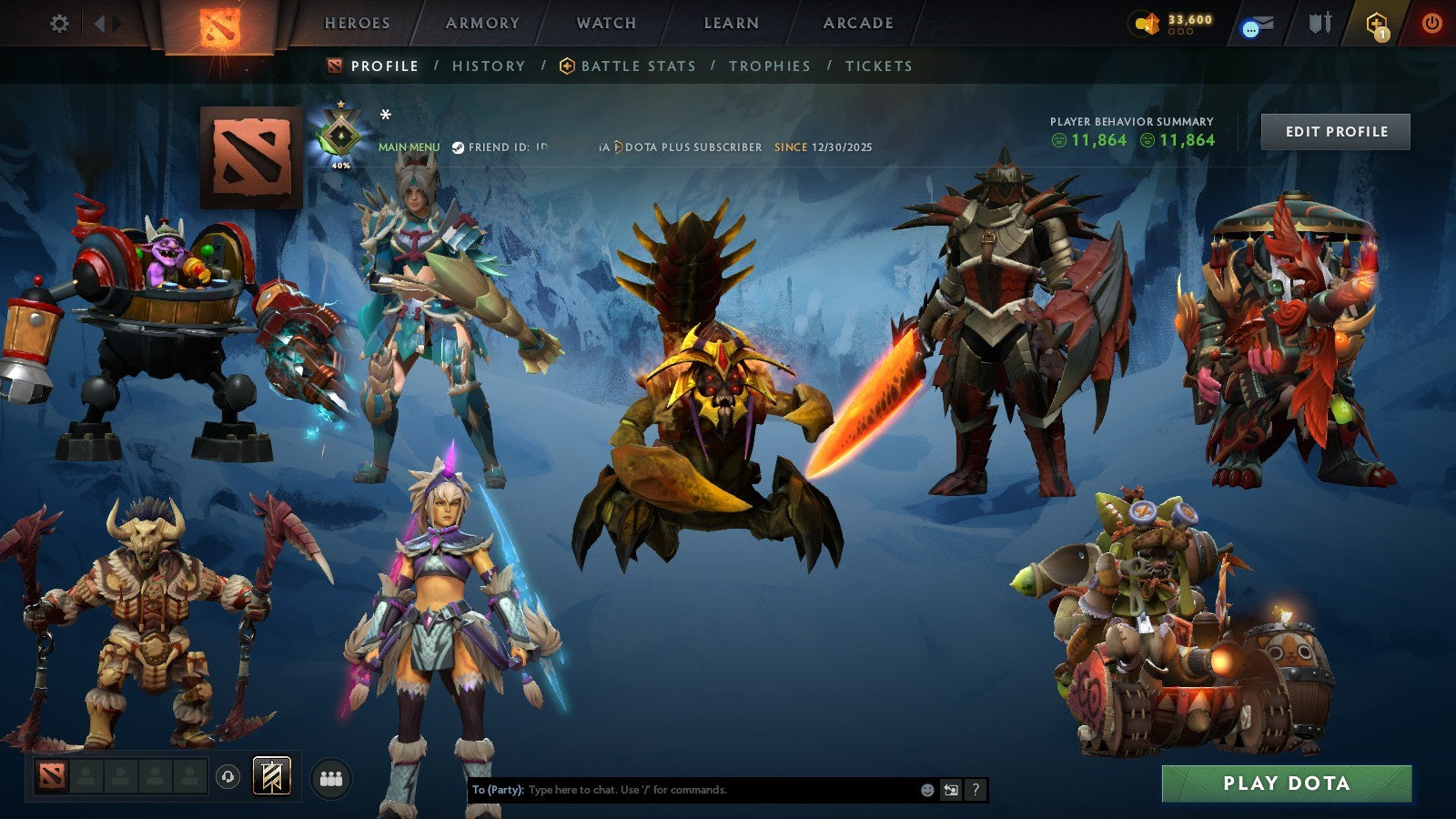This screenshot has width=1456, height=819.
Task: Click the chat help question mark icon
Action: 976,790
